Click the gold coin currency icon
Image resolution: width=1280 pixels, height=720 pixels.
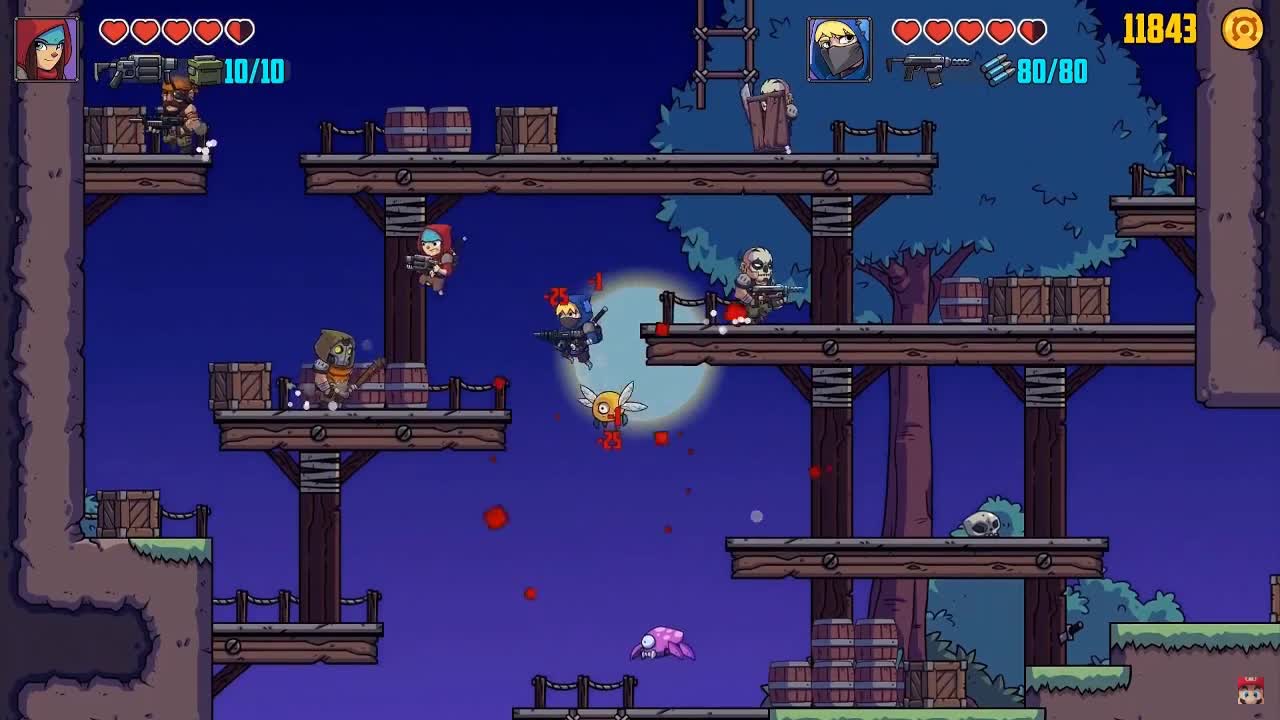(x=1243, y=29)
